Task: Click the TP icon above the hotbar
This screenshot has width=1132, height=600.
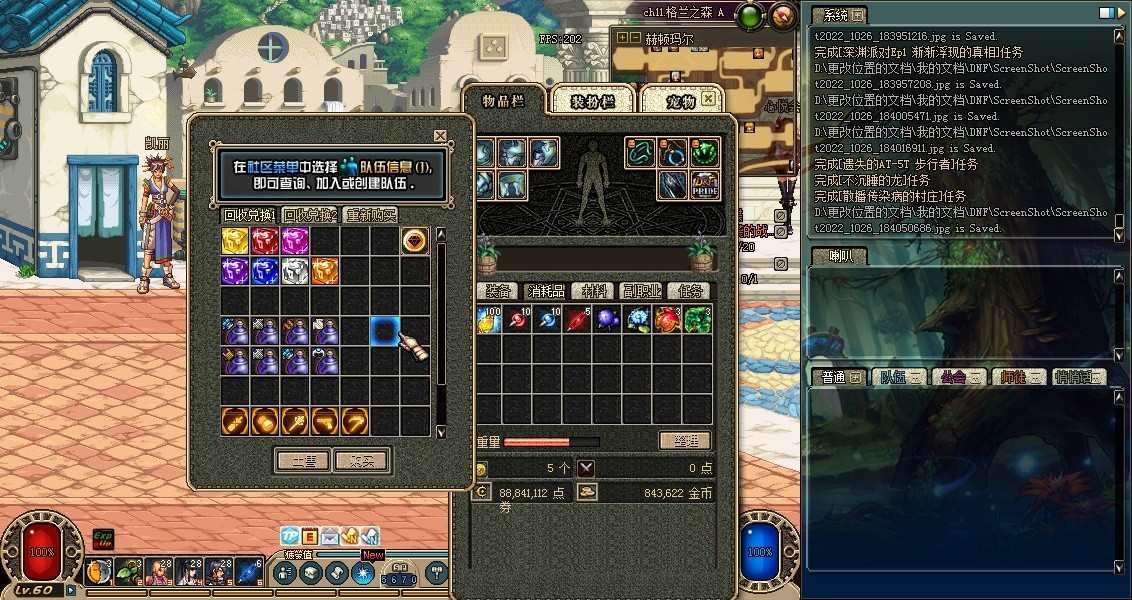Action: (x=290, y=536)
